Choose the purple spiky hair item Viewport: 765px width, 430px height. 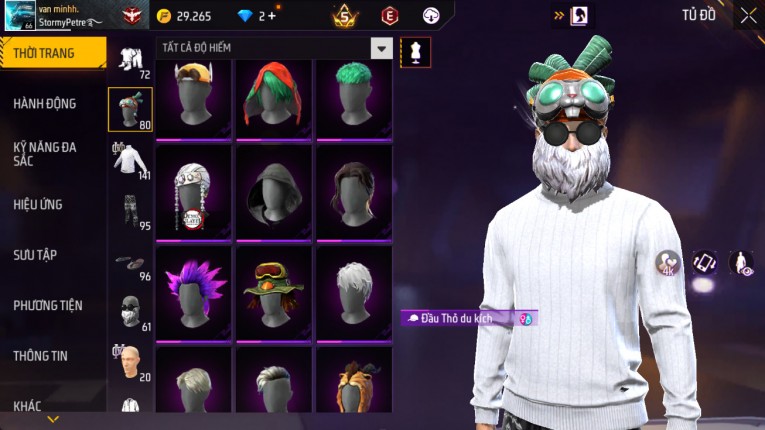pos(194,288)
